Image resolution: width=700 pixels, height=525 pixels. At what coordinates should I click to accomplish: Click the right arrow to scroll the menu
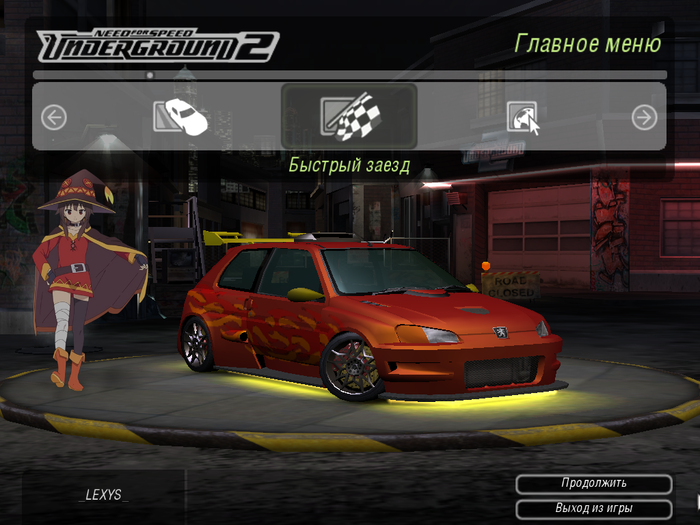(x=644, y=118)
